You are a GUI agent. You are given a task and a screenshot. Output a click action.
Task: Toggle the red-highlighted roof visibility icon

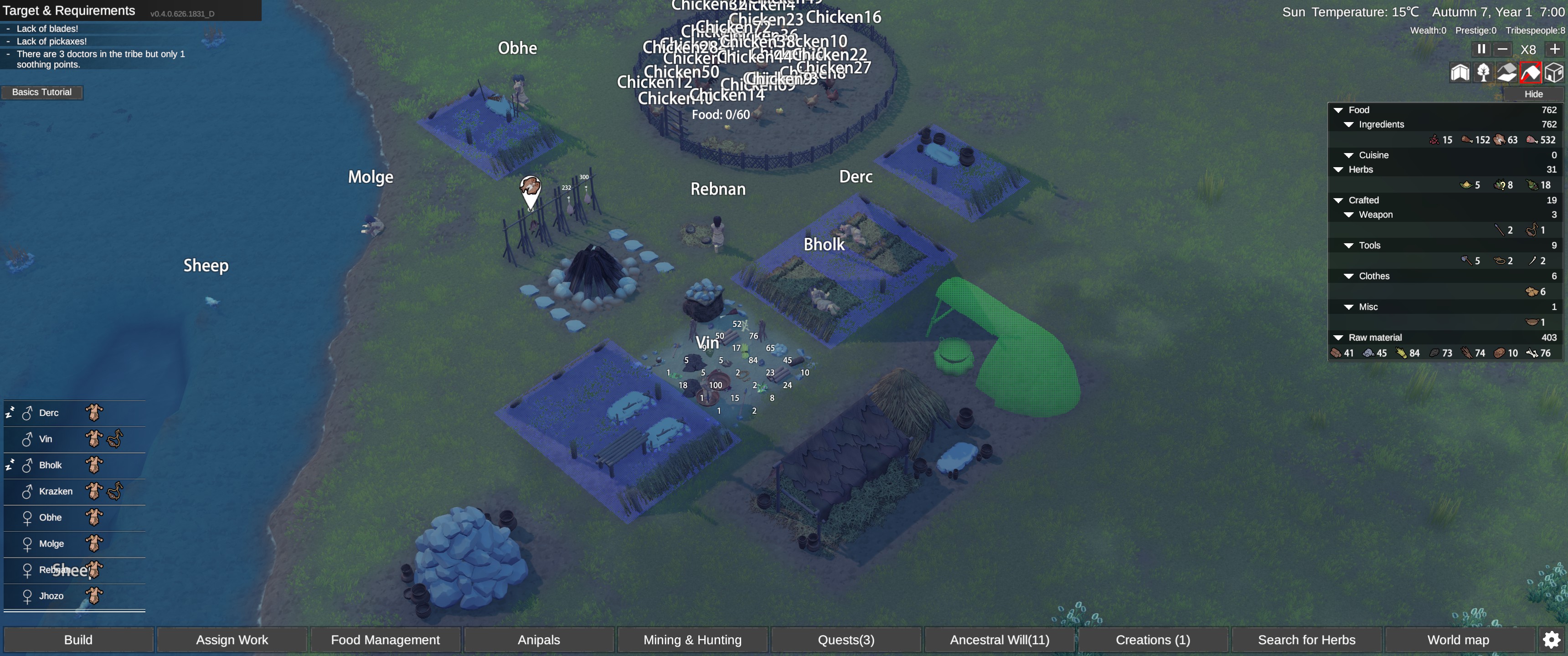(x=1530, y=73)
